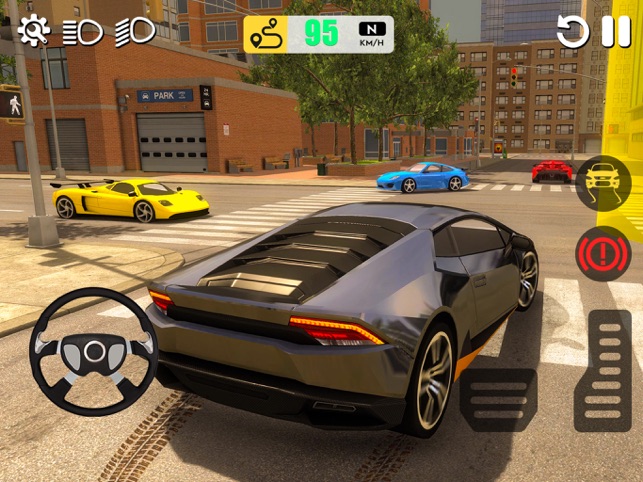Open the settings gear icon
The width and height of the screenshot is (643, 482).
[x=33, y=31]
